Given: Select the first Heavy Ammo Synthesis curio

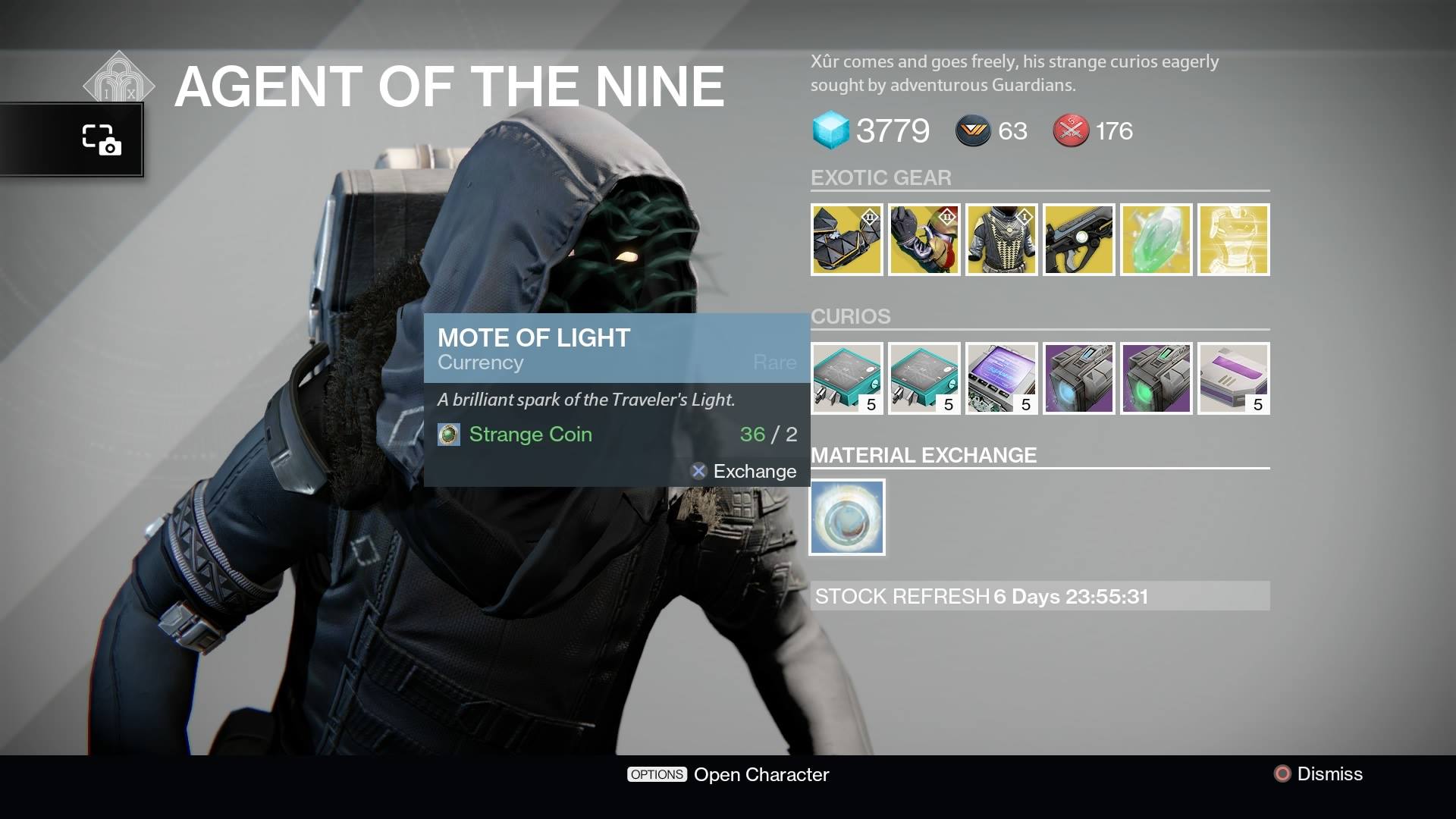Looking at the screenshot, I should [x=847, y=379].
